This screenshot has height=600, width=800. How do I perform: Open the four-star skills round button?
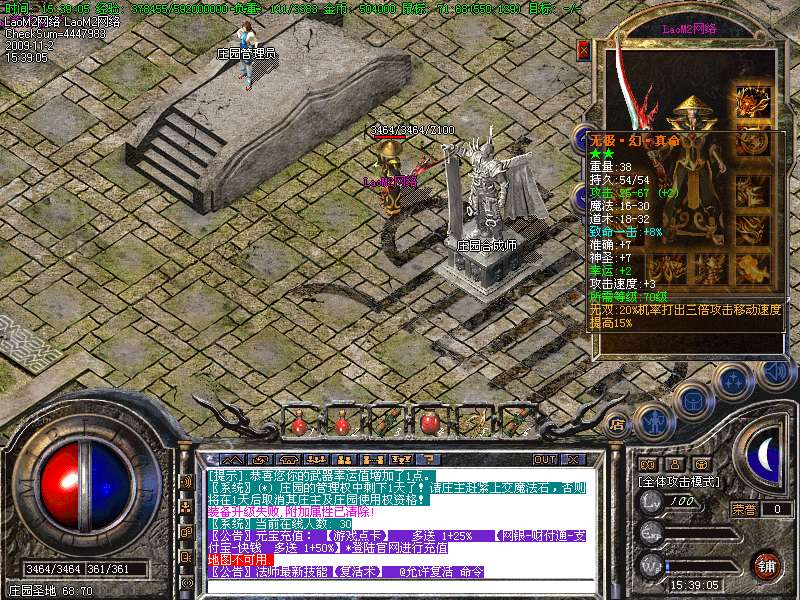click(733, 381)
